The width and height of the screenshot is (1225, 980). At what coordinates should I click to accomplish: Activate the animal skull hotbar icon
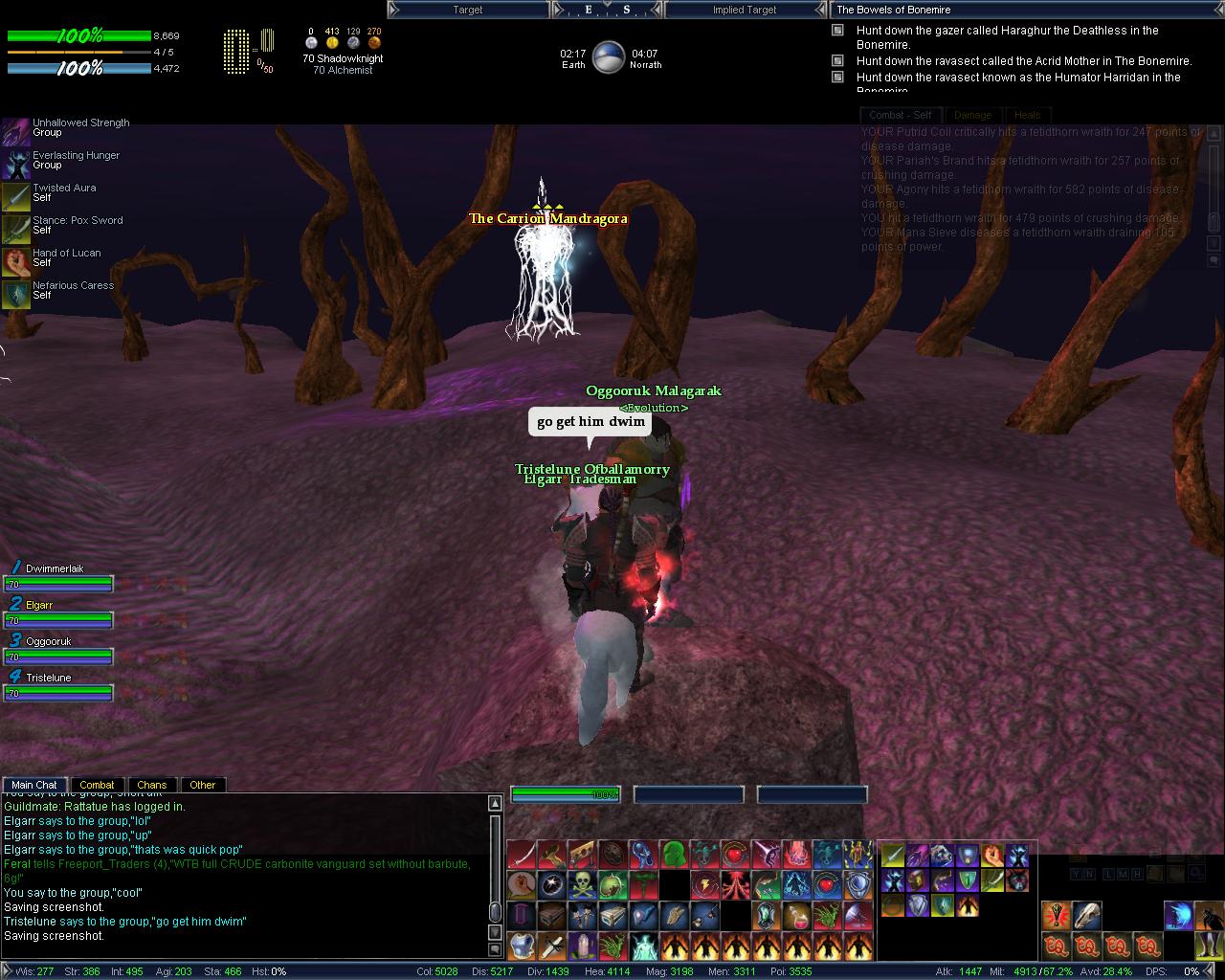[x=1086, y=916]
